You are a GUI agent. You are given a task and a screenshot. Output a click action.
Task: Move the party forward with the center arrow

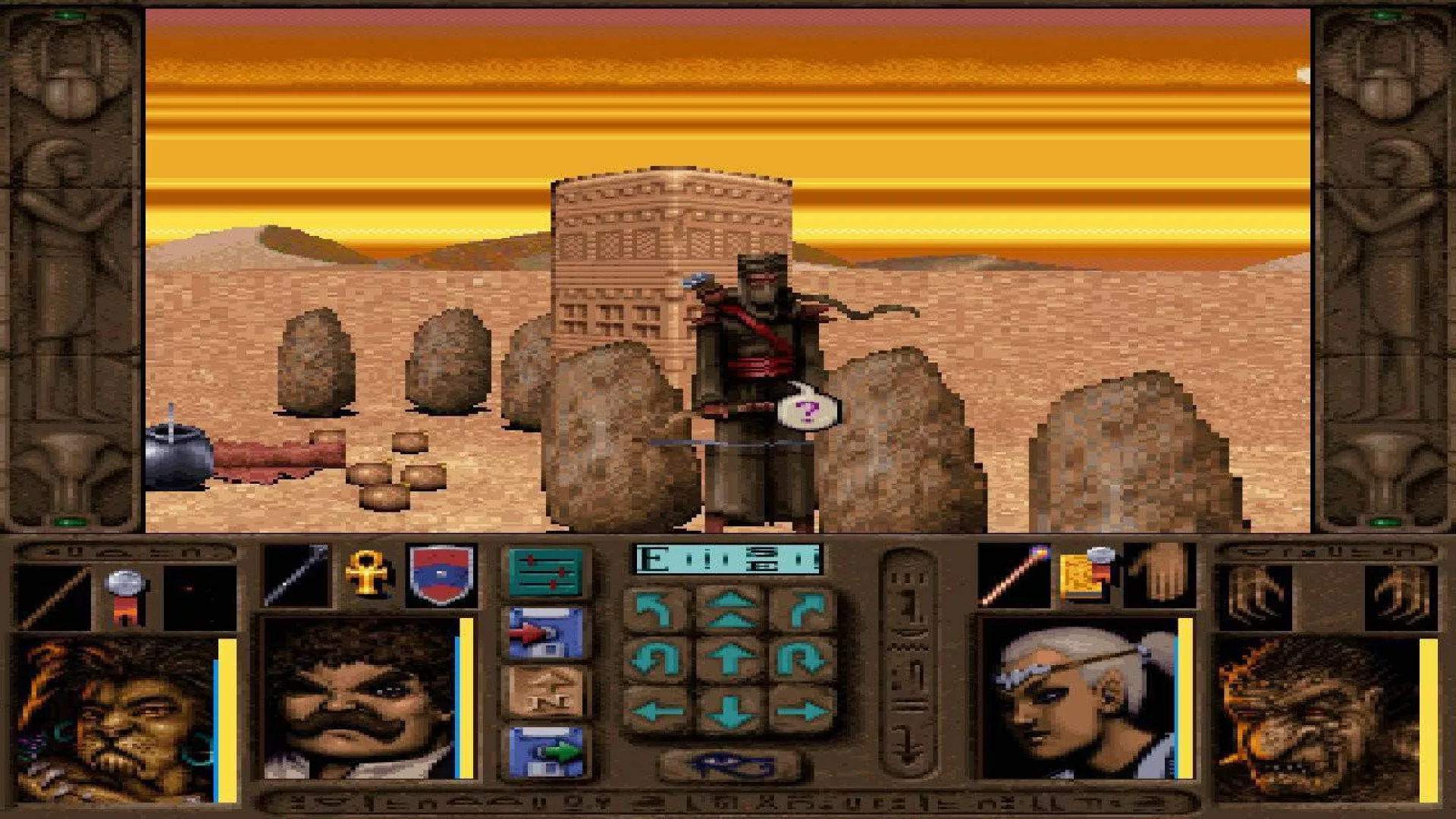[x=730, y=659]
